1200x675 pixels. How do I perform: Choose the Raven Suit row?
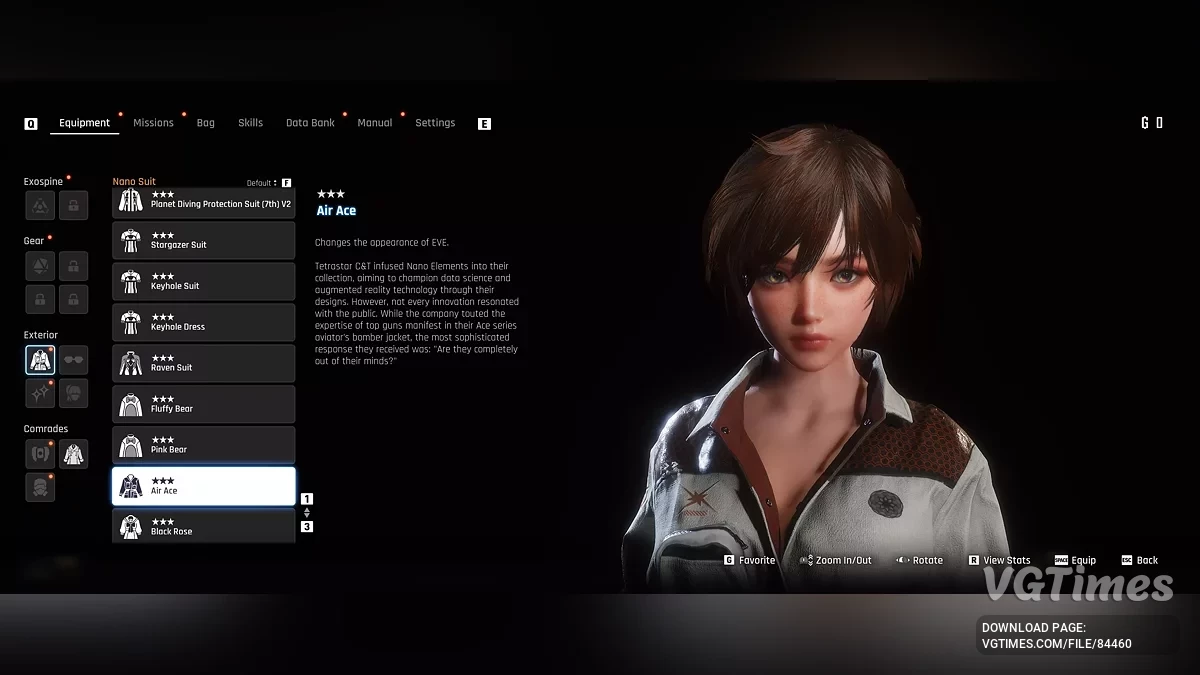[203, 363]
